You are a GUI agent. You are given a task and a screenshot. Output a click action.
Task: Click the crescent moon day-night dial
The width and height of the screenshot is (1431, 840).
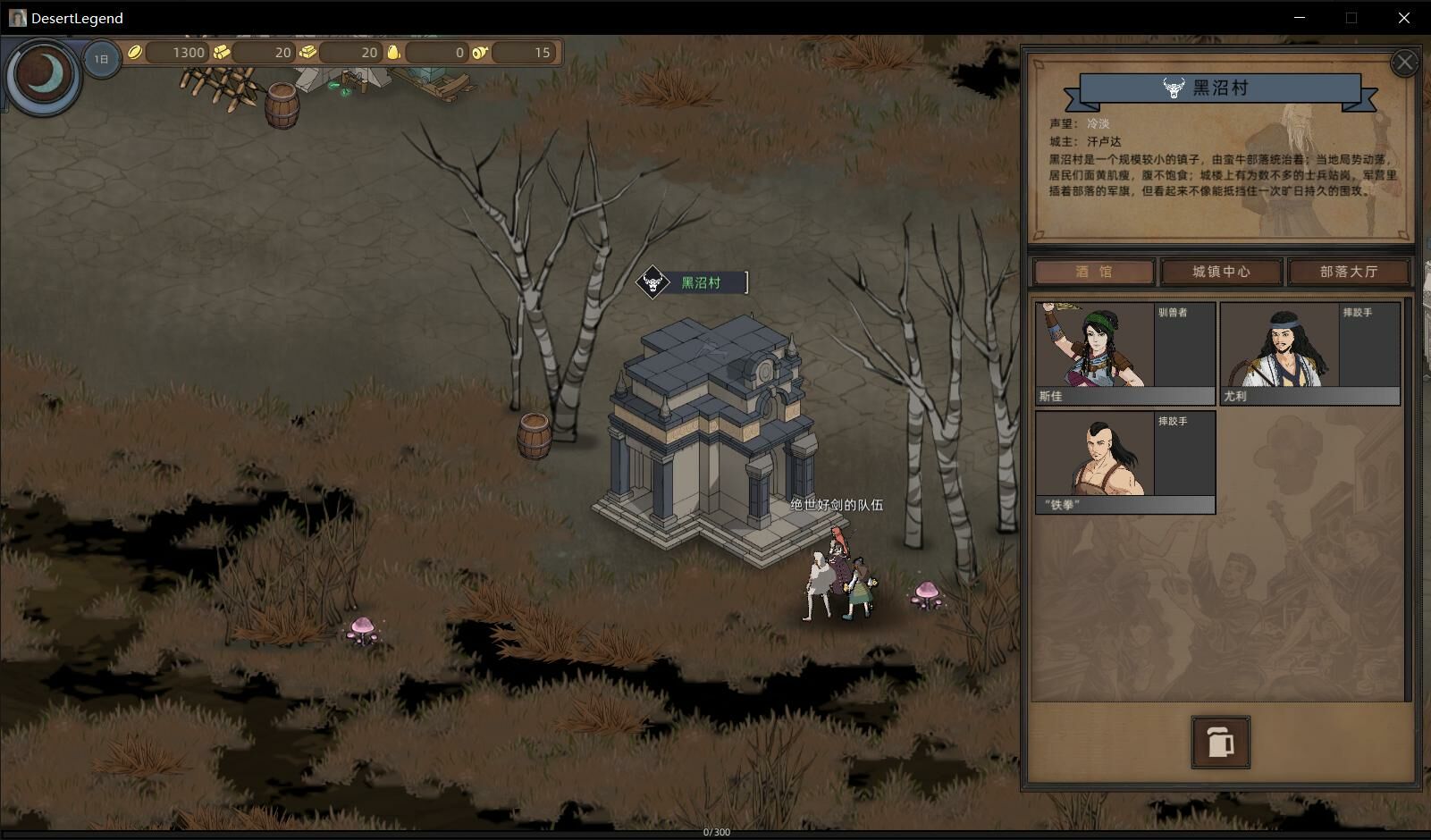coord(43,75)
